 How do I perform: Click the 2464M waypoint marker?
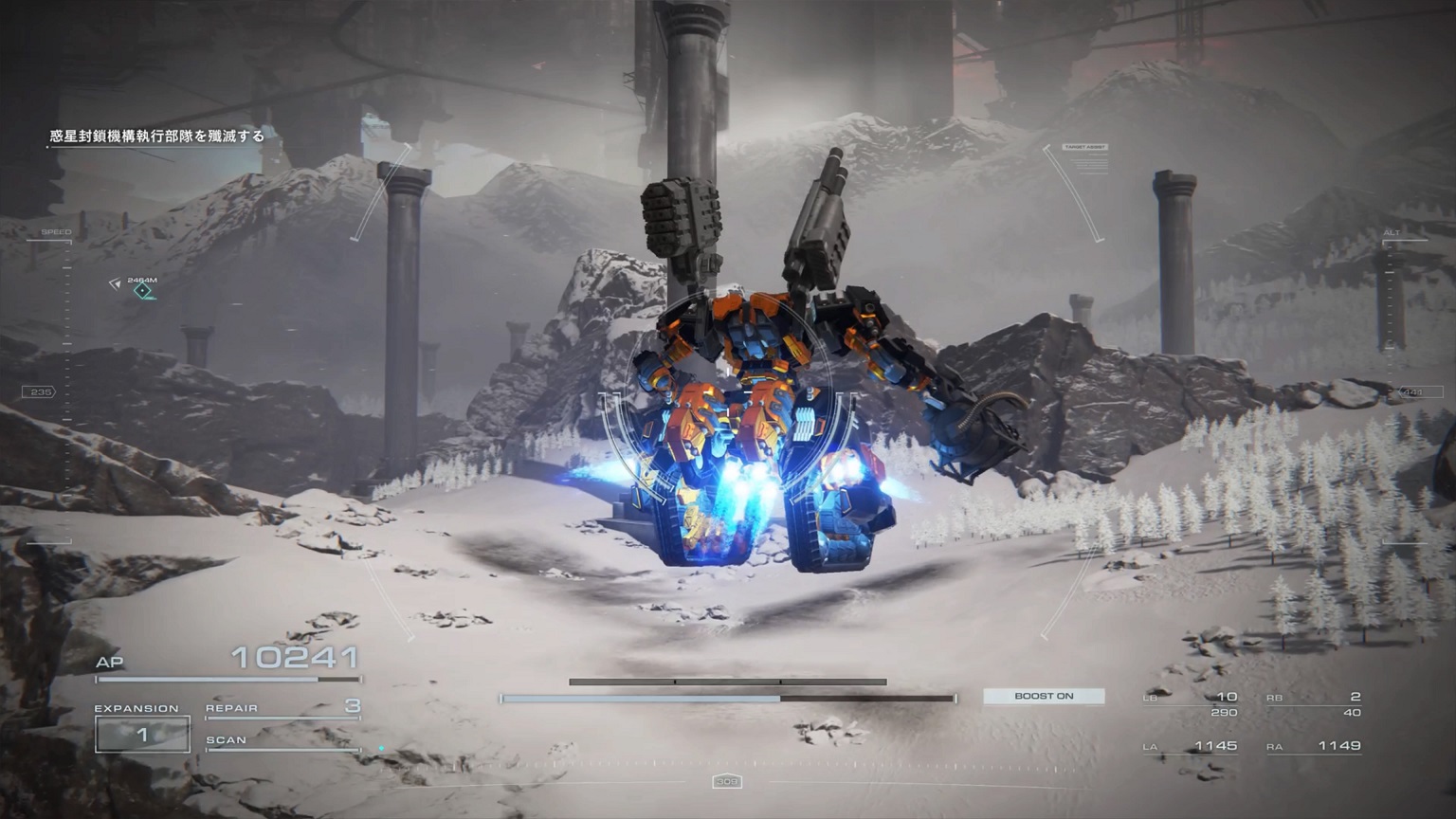(x=142, y=290)
